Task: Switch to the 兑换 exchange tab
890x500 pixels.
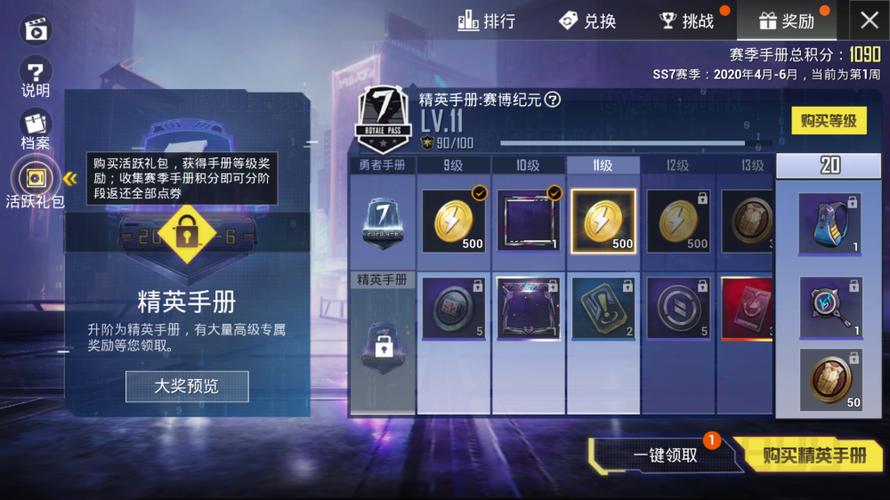Action: coord(587,21)
